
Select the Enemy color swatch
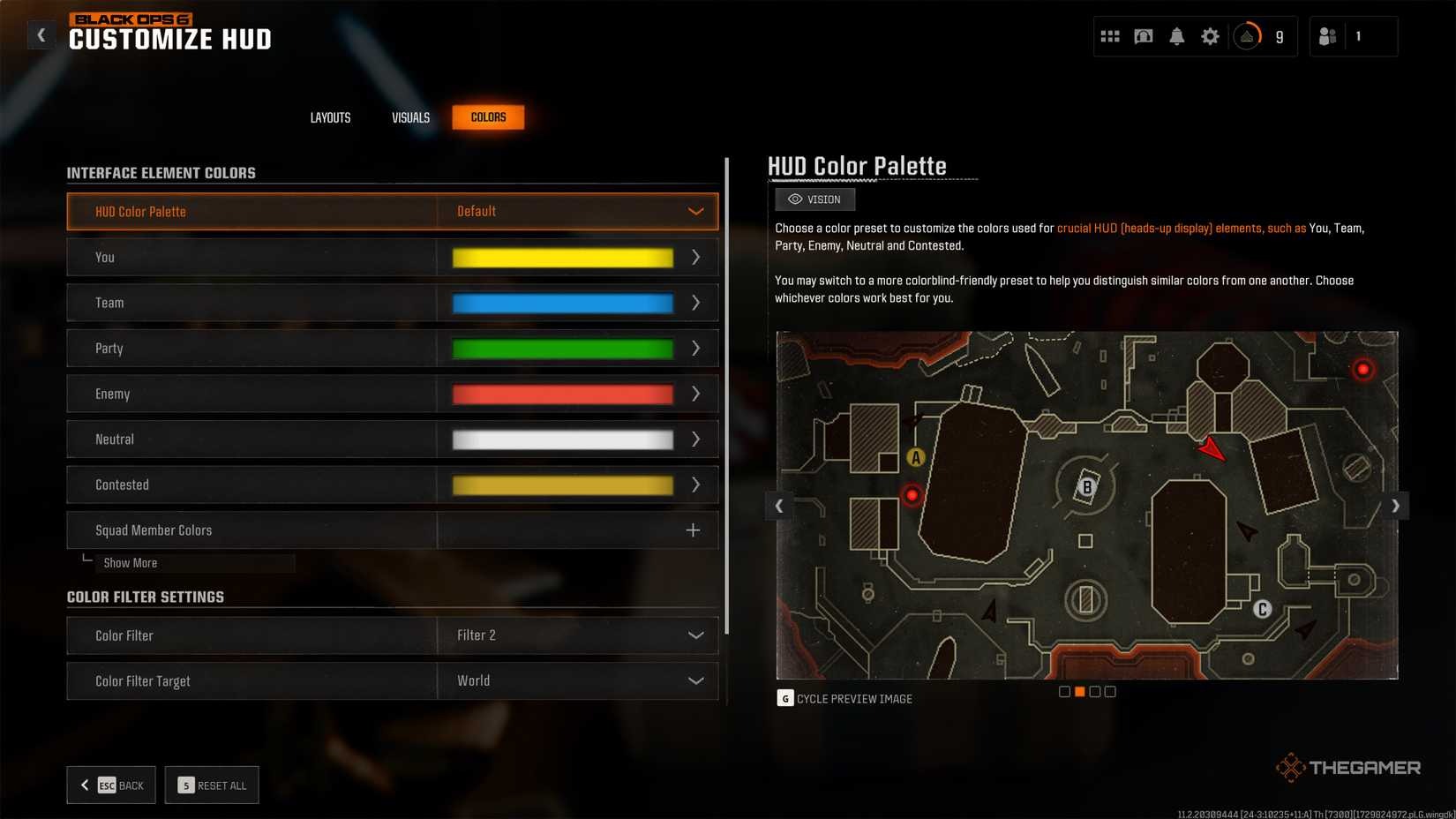[561, 394]
